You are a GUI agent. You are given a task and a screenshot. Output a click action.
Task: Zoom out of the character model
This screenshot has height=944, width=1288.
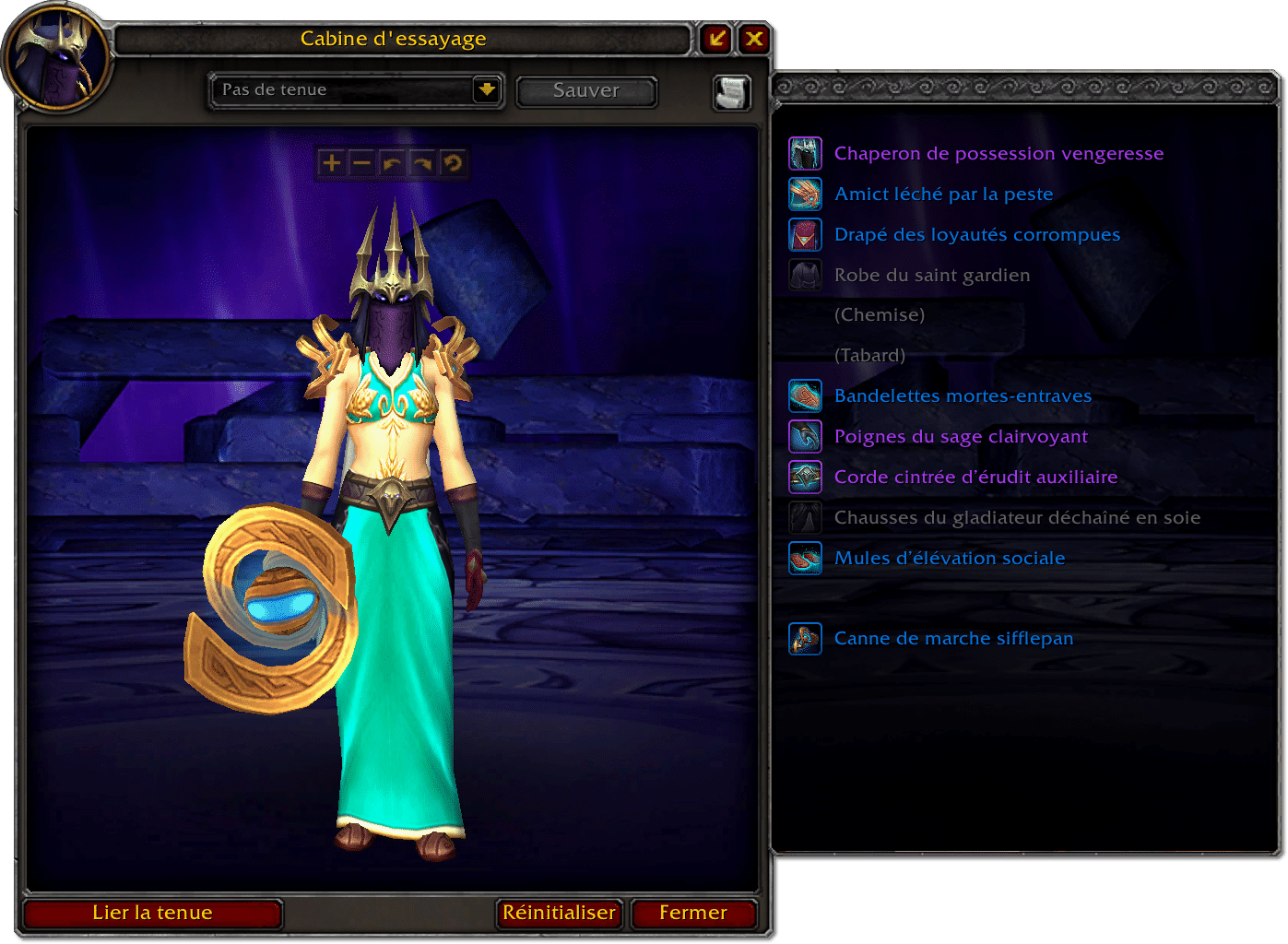coord(361,164)
